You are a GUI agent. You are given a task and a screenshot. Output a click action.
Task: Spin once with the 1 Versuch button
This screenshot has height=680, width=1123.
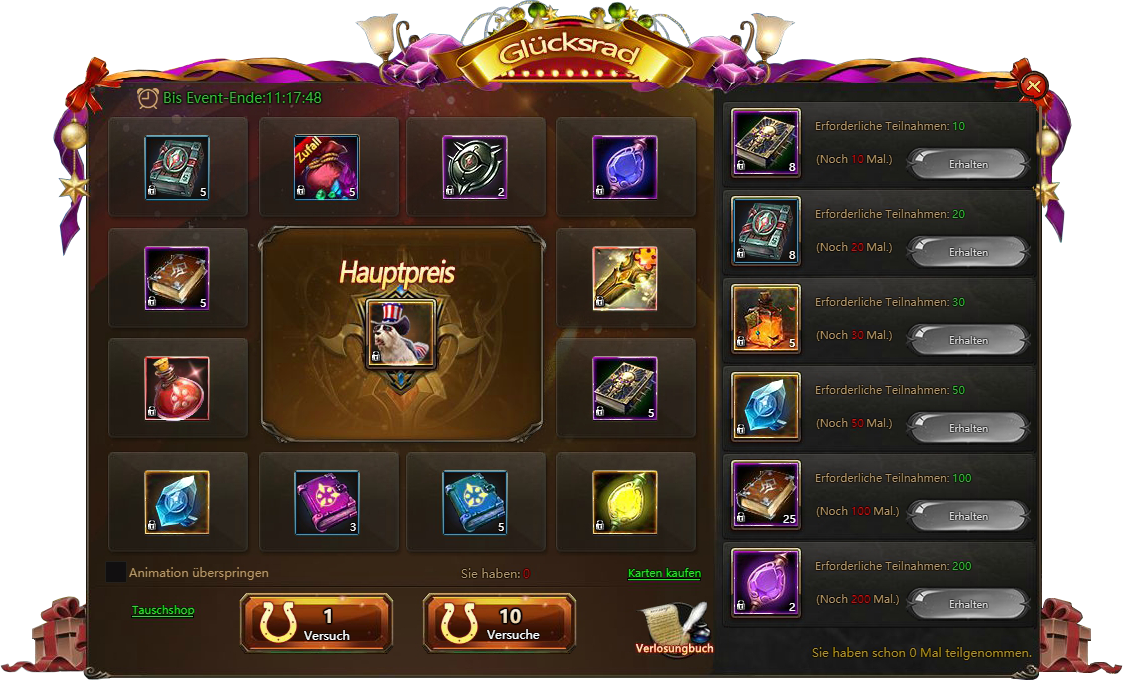(316, 623)
